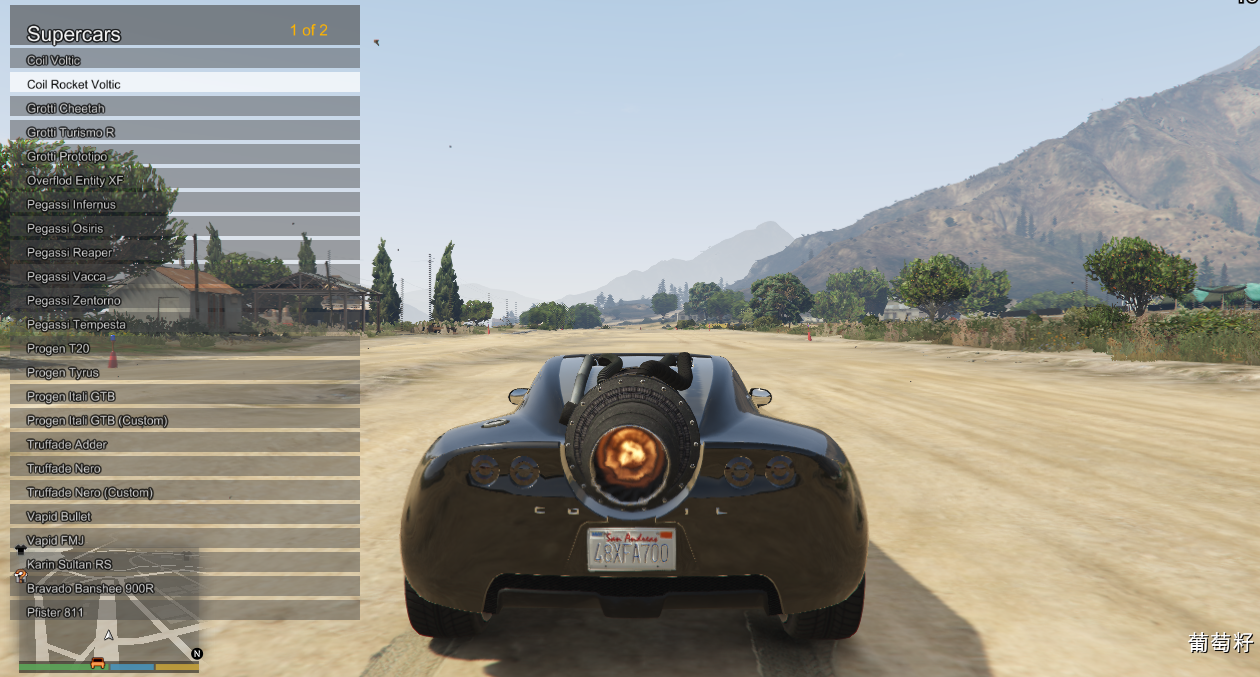Choose Bravado Banshee 900R
1260x677 pixels.
(185, 588)
